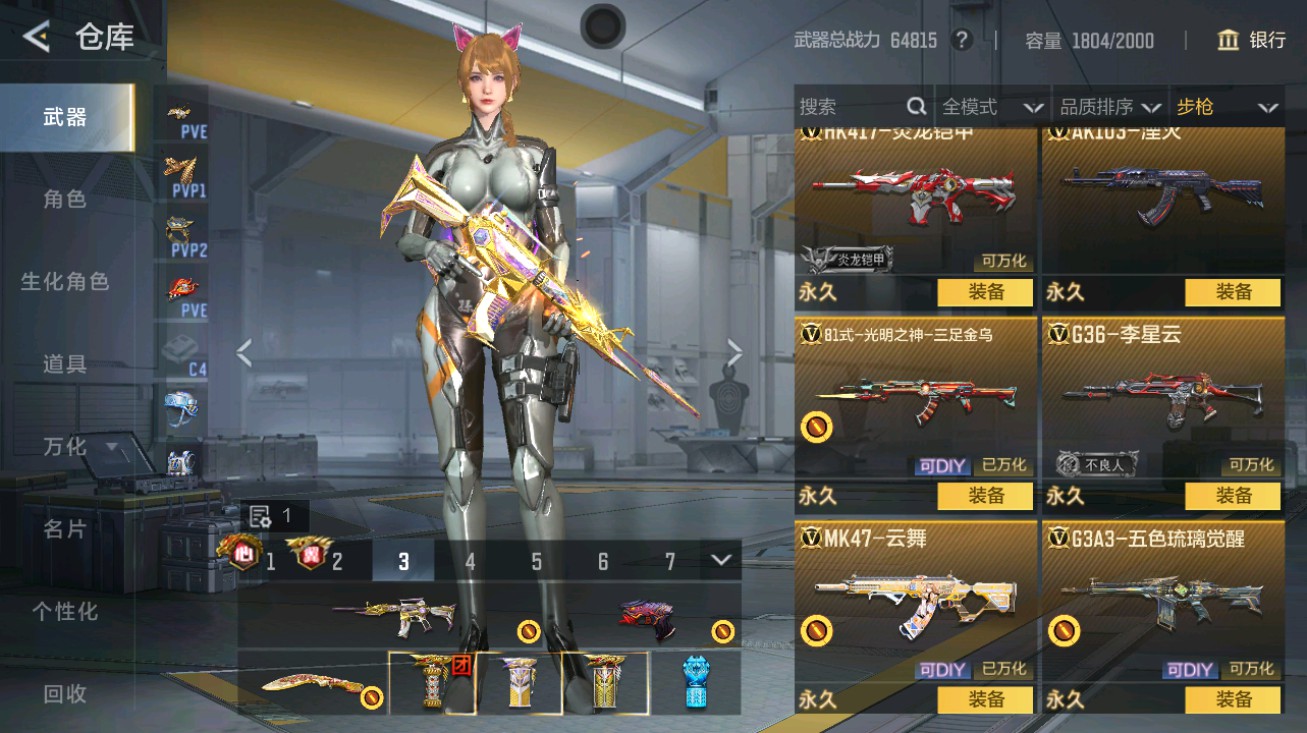Open the 名片 section
Screen dimensions: 1307x733
[65, 529]
